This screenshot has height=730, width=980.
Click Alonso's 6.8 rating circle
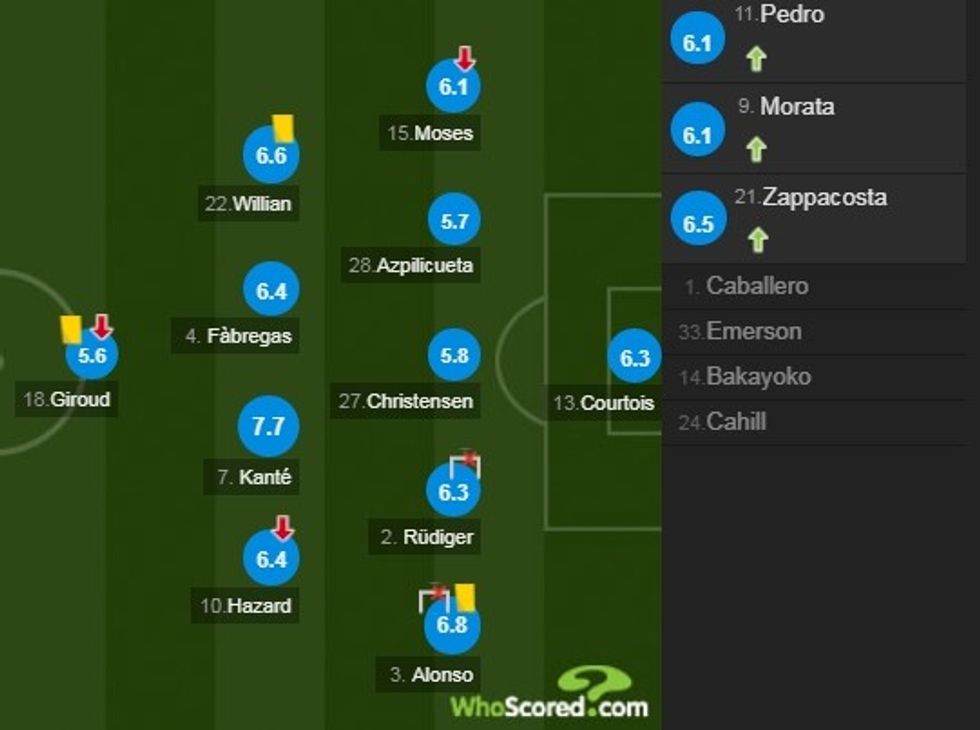tap(453, 625)
